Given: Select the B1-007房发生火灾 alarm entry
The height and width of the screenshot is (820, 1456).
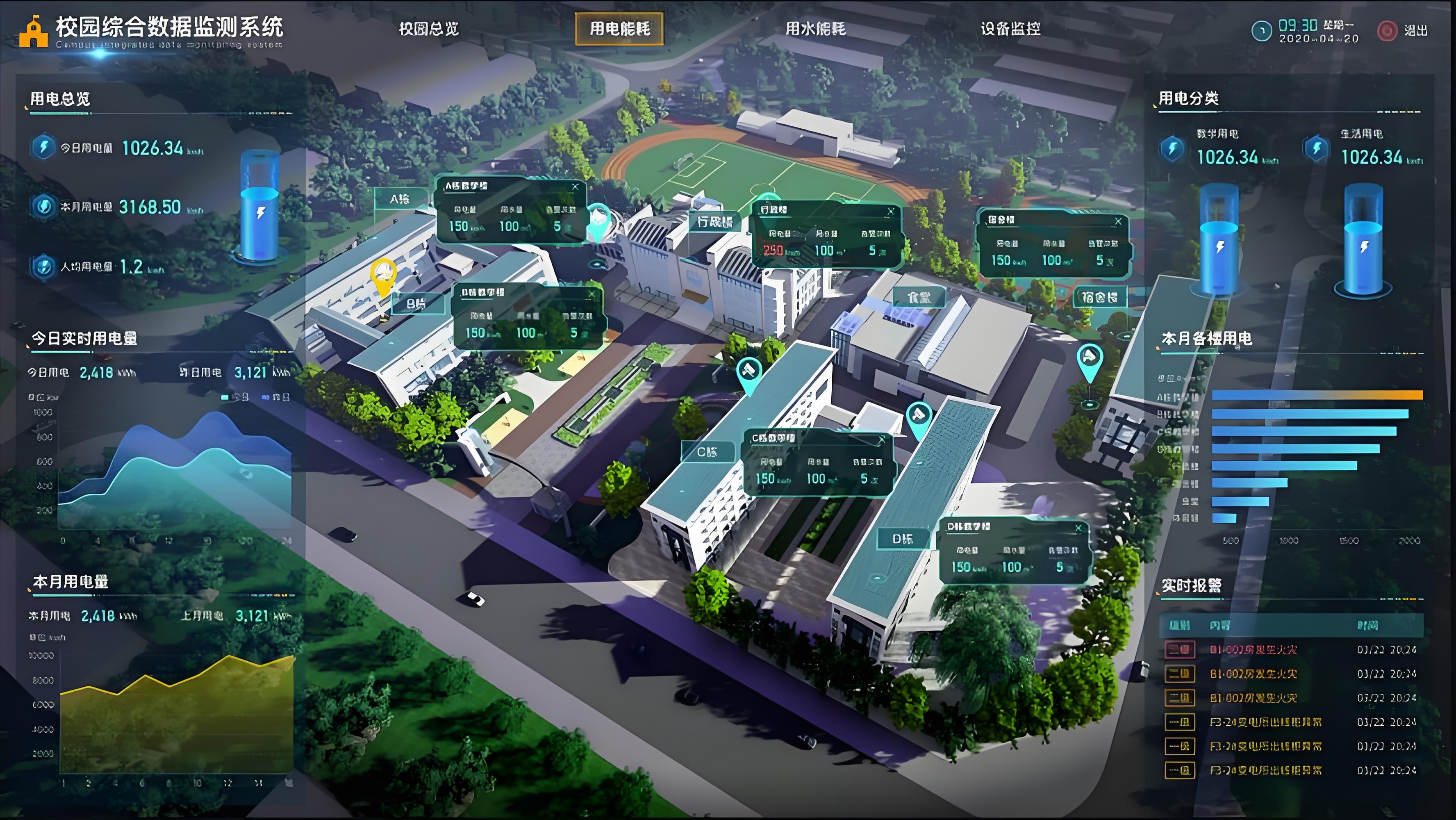Looking at the screenshot, I should click(1253, 650).
